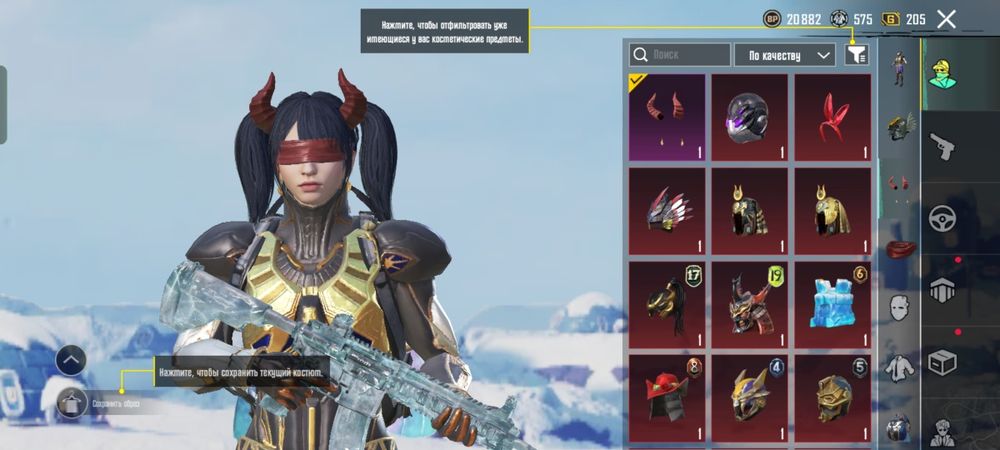Image resolution: width=1000 pixels, height=450 pixels.
Task: Select the red devil horns headgear
Action: 666,117
